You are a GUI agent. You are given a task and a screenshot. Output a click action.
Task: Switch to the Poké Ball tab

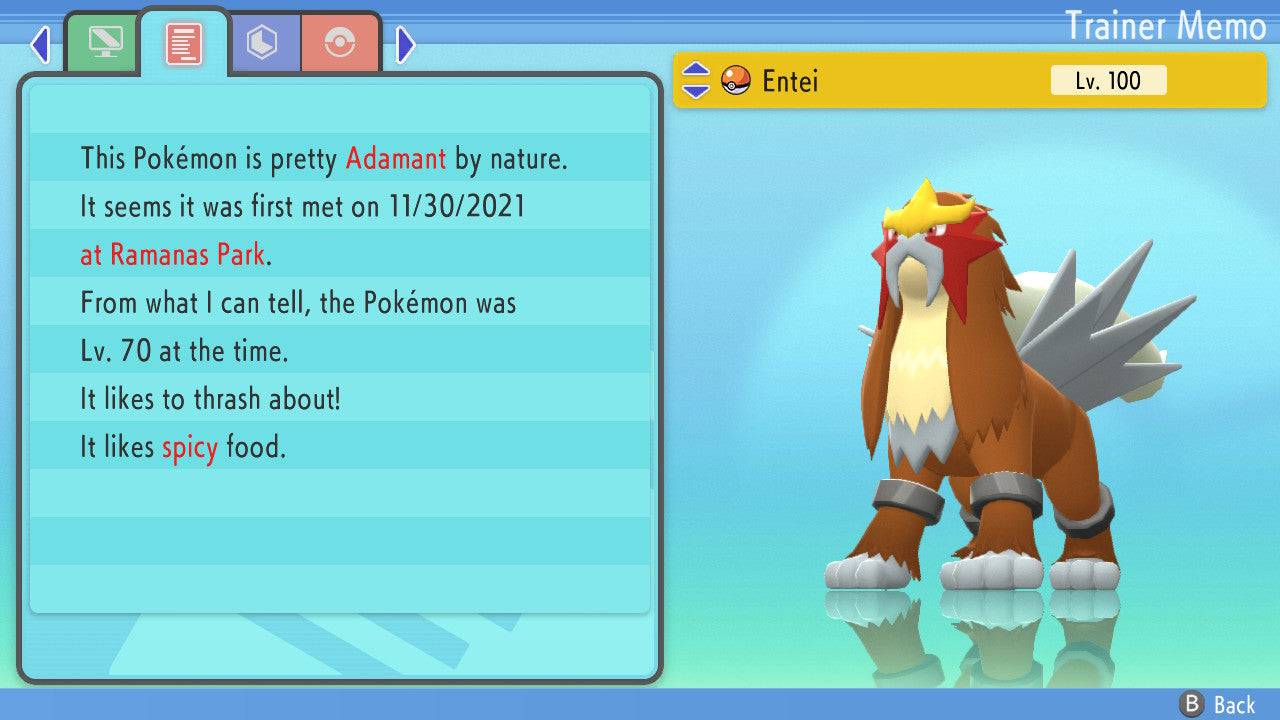(x=341, y=43)
